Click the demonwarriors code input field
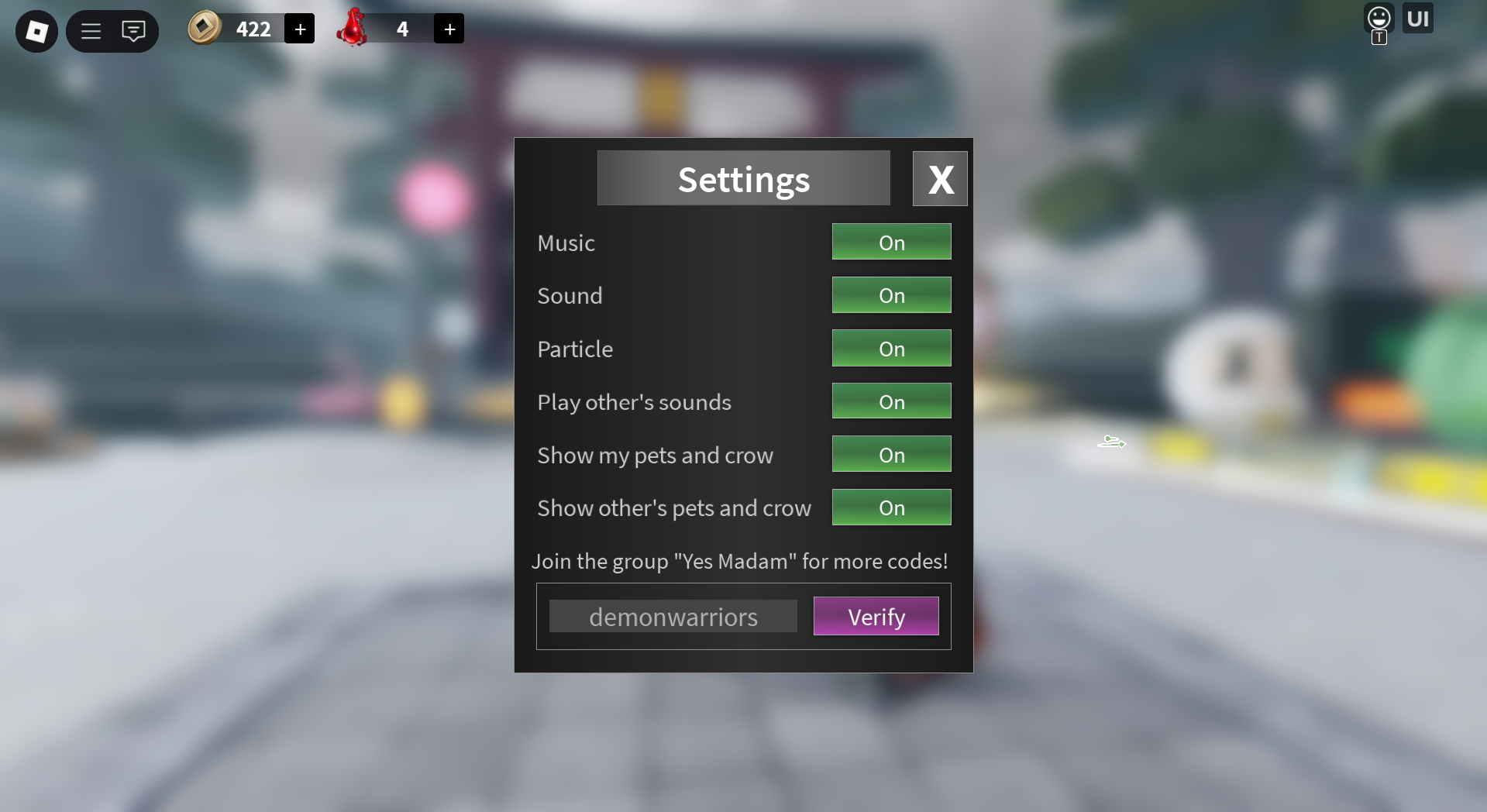This screenshot has height=812, width=1487. click(x=673, y=616)
